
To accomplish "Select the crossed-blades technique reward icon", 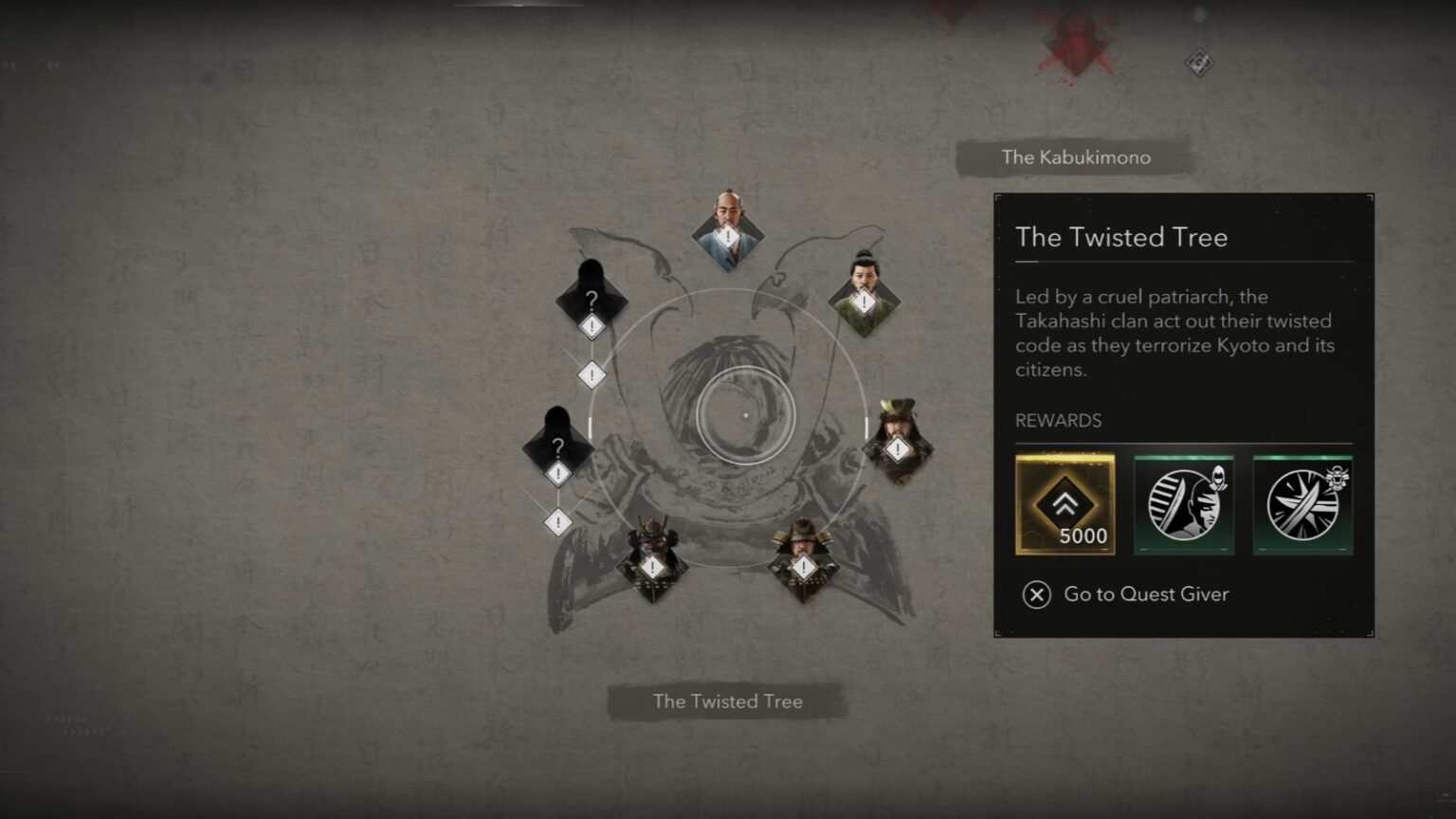I will click(1301, 504).
